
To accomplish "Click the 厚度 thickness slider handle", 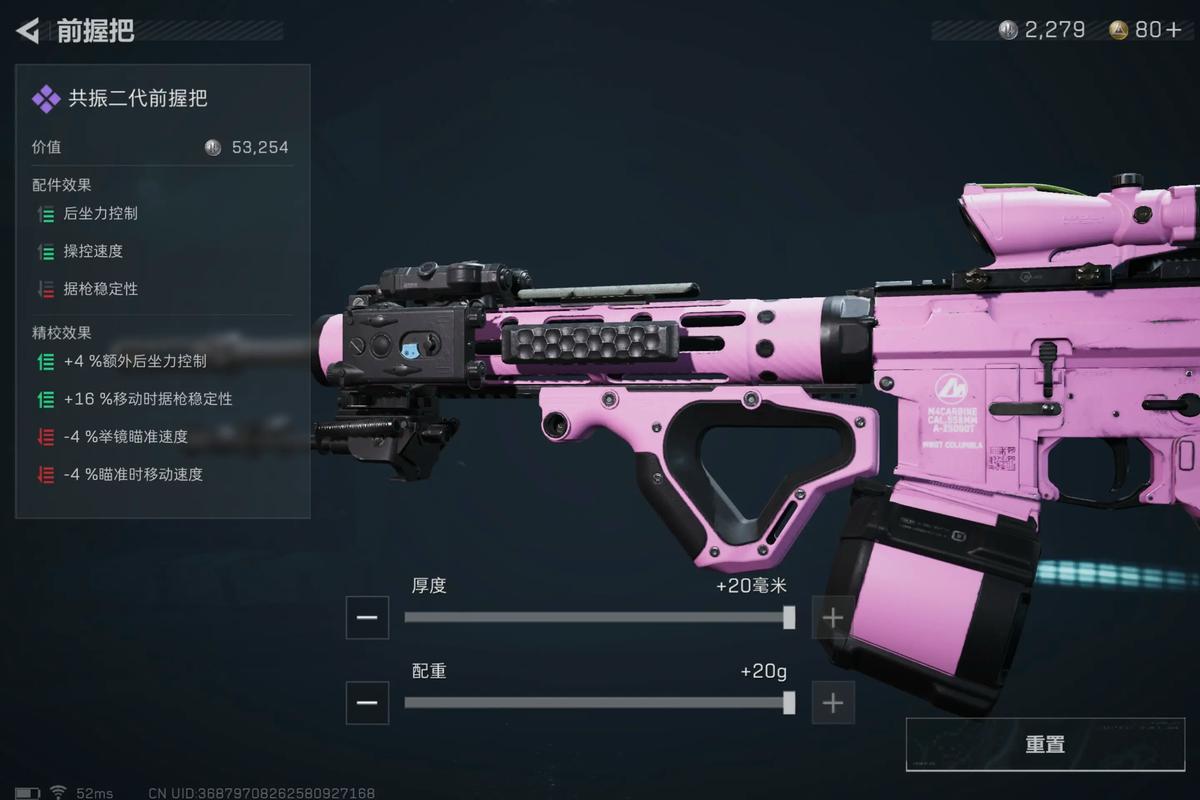I will click(x=789, y=617).
